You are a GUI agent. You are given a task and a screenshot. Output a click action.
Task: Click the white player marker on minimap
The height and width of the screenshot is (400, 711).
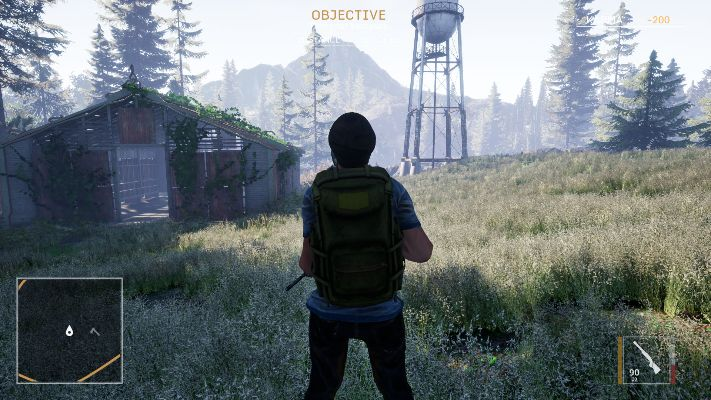pyautogui.click(x=69, y=330)
